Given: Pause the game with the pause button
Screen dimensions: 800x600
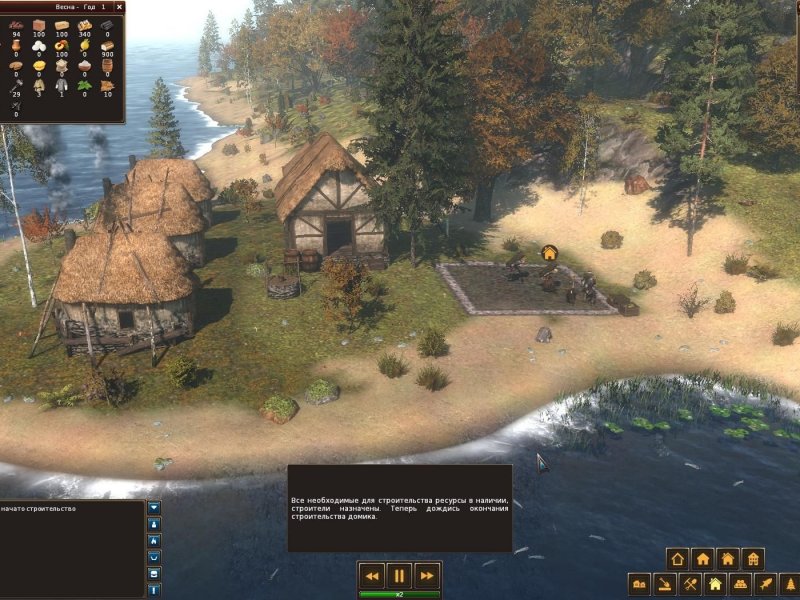Looking at the screenshot, I should coord(399,575).
